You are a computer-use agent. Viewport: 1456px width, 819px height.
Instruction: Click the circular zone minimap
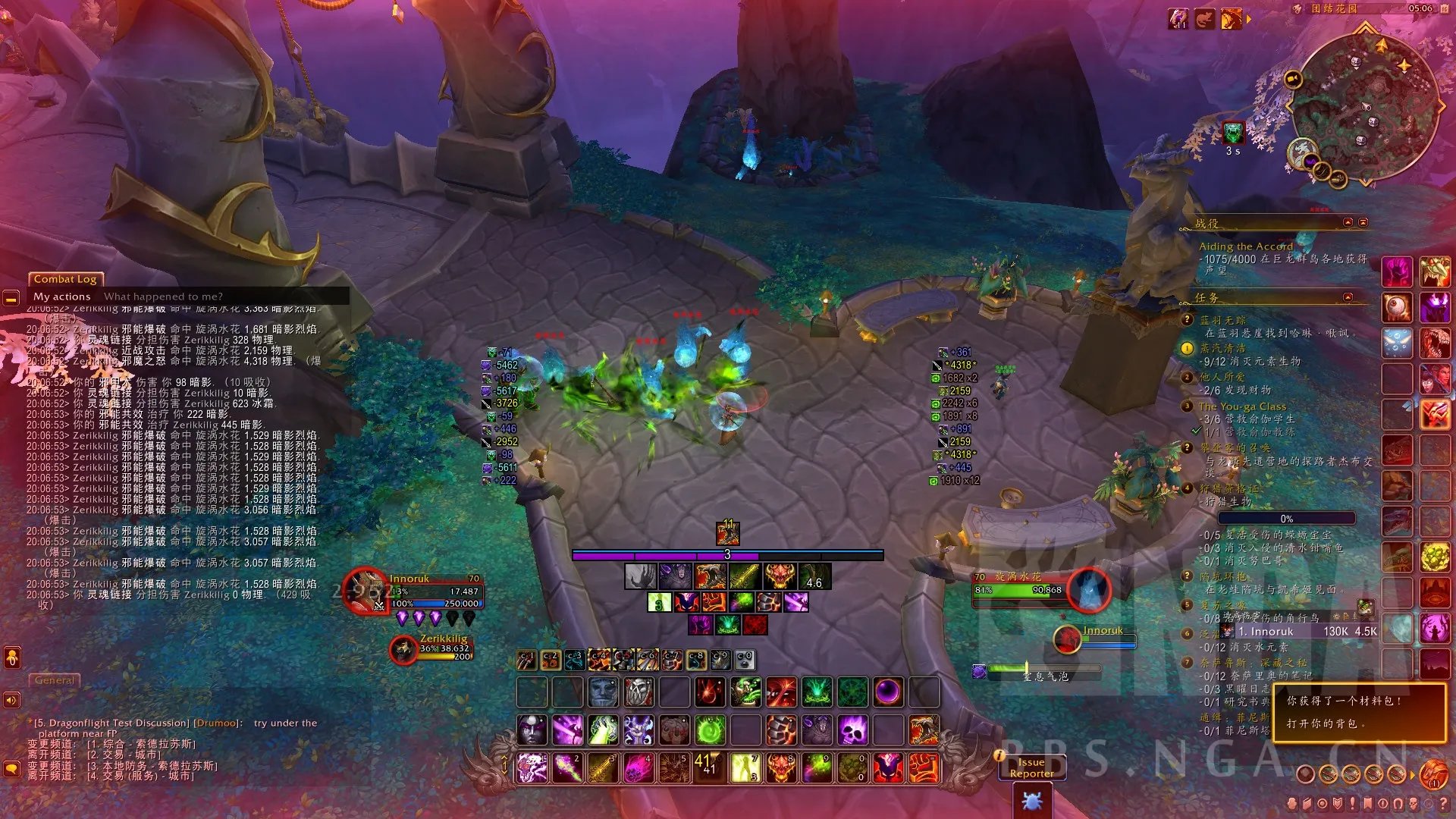coord(1364,106)
